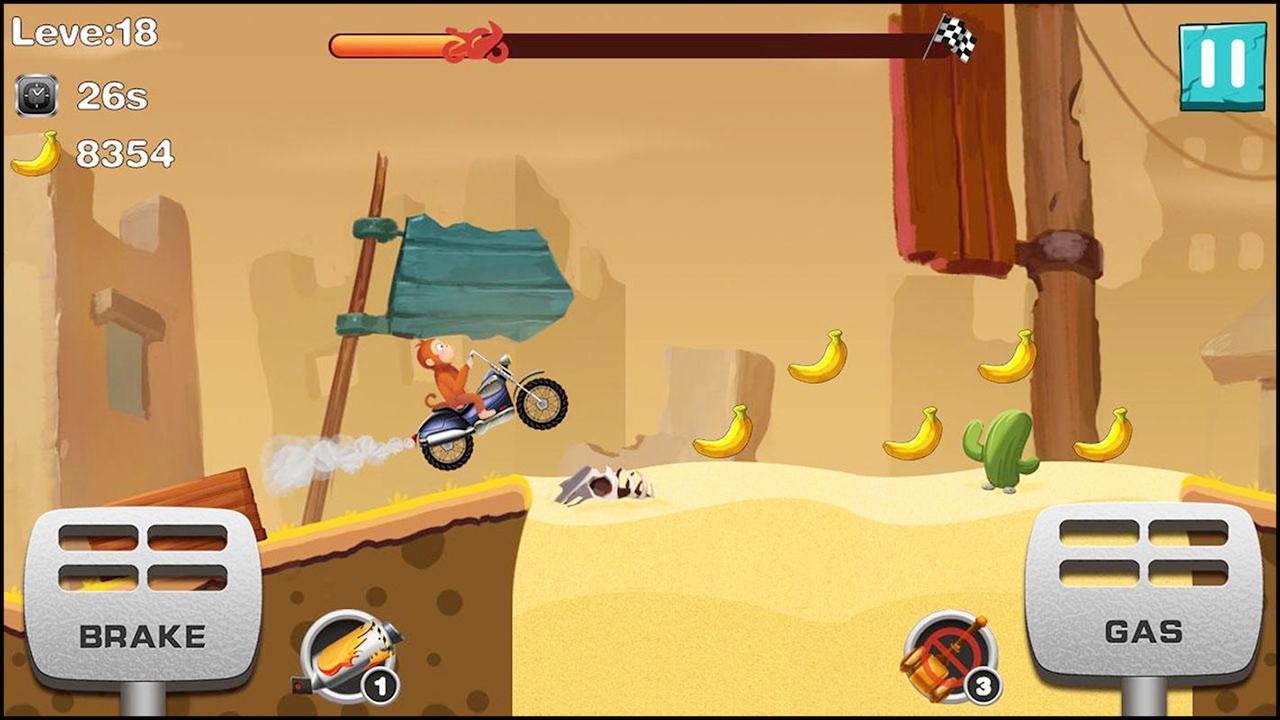This screenshot has height=720, width=1280.
Task: Step on the GAS pedal
Action: pyautogui.click(x=1143, y=592)
